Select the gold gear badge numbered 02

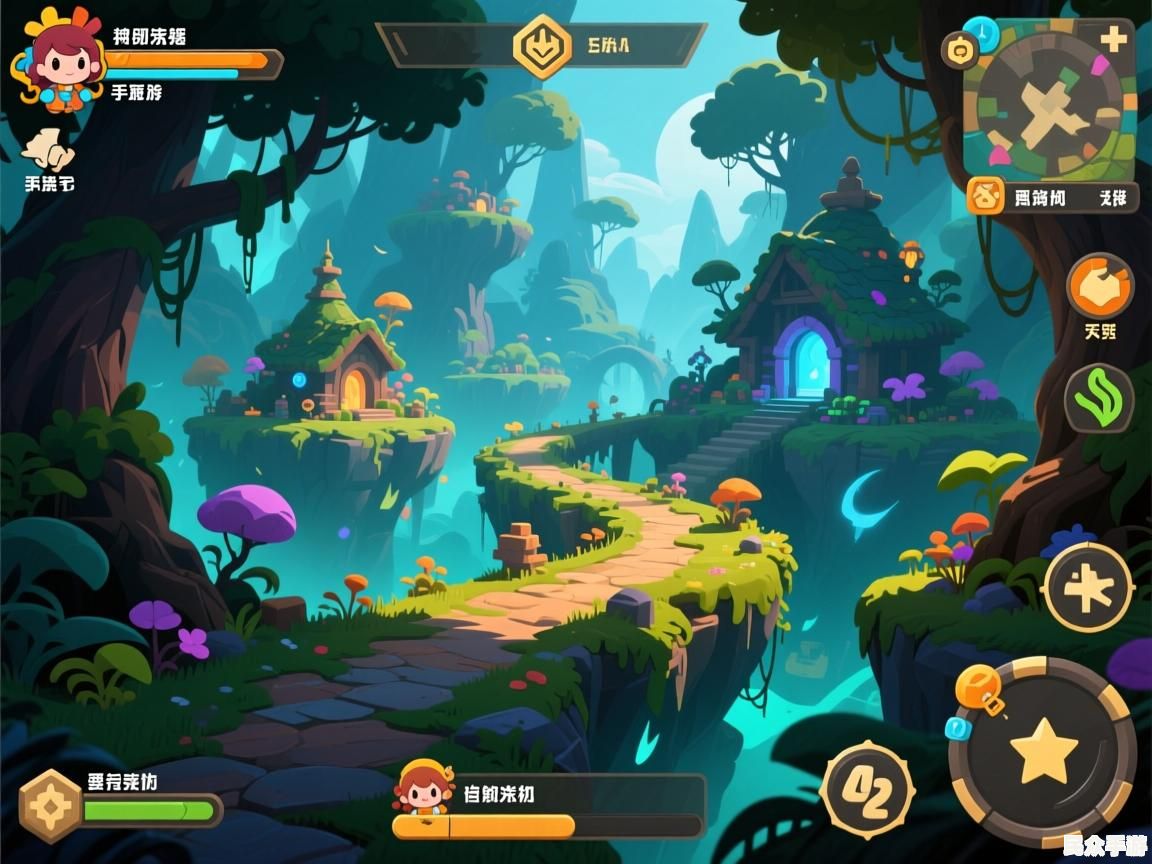pos(866,790)
